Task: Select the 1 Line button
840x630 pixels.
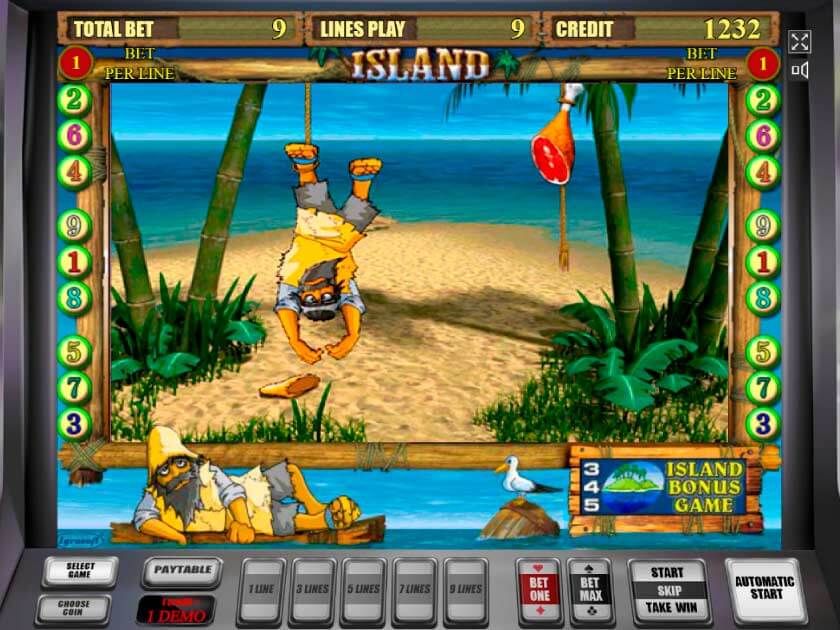Action: point(261,592)
